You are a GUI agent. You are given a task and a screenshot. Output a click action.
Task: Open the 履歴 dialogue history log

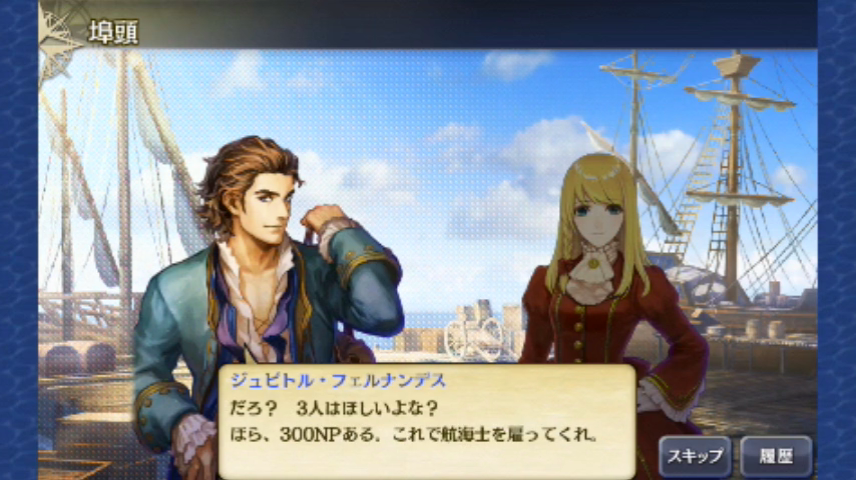click(x=776, y=456)
